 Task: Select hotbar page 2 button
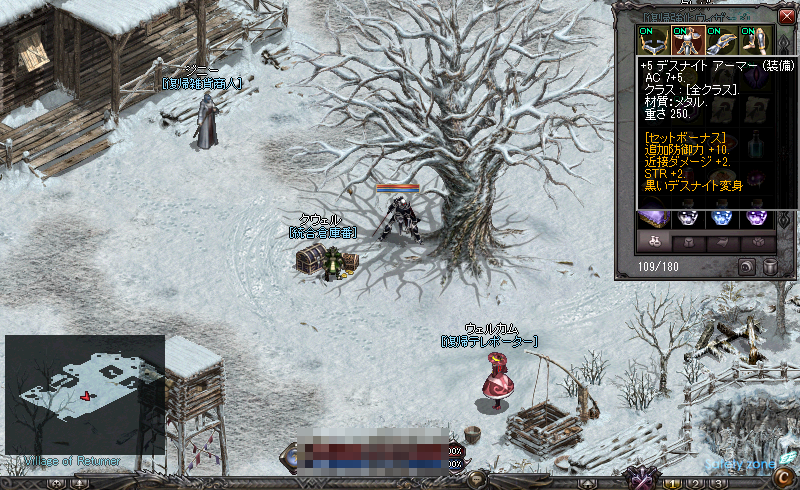(694, 484)
